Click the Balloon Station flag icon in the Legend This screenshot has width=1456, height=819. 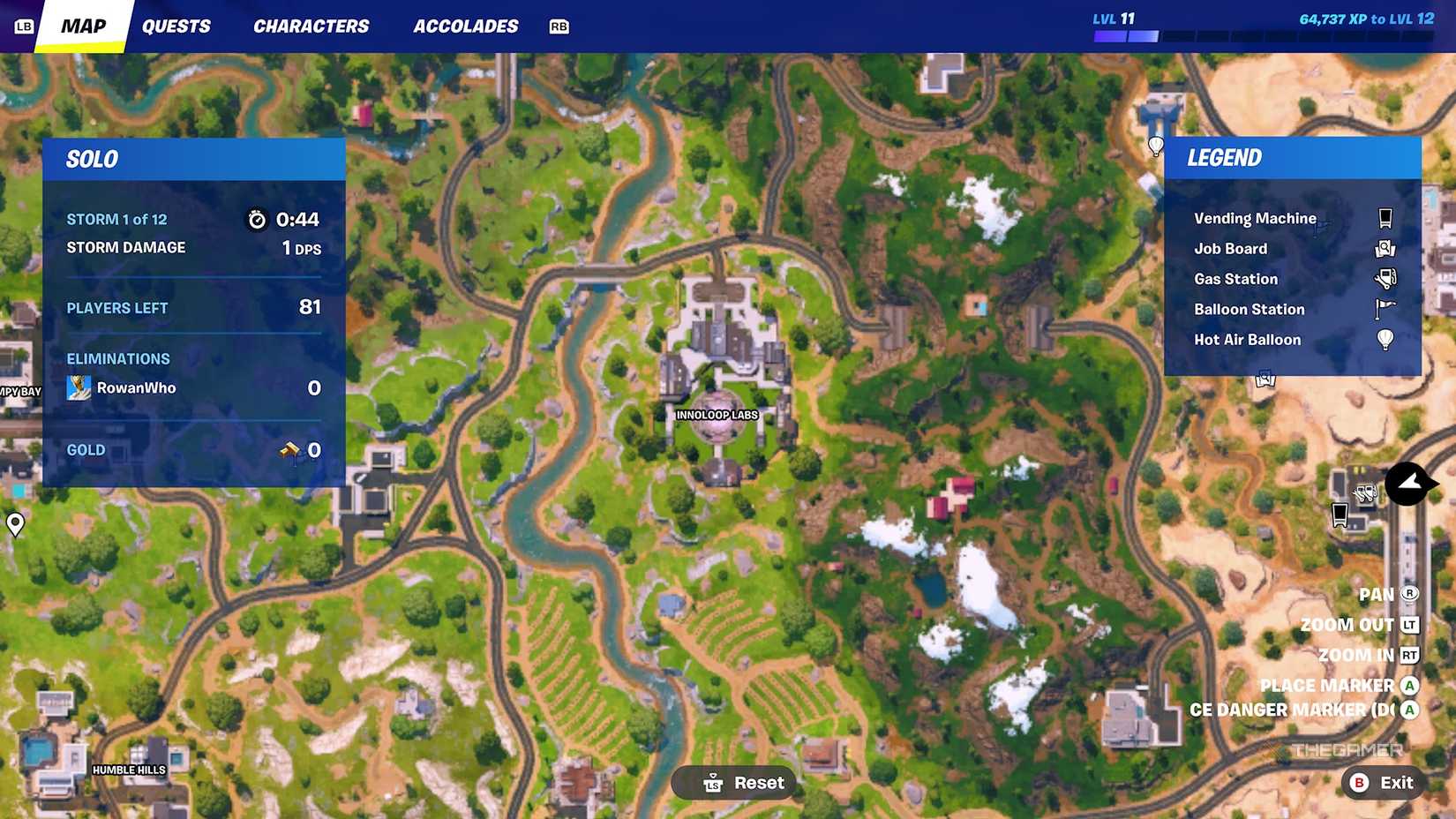click(x=1384, y=309)
